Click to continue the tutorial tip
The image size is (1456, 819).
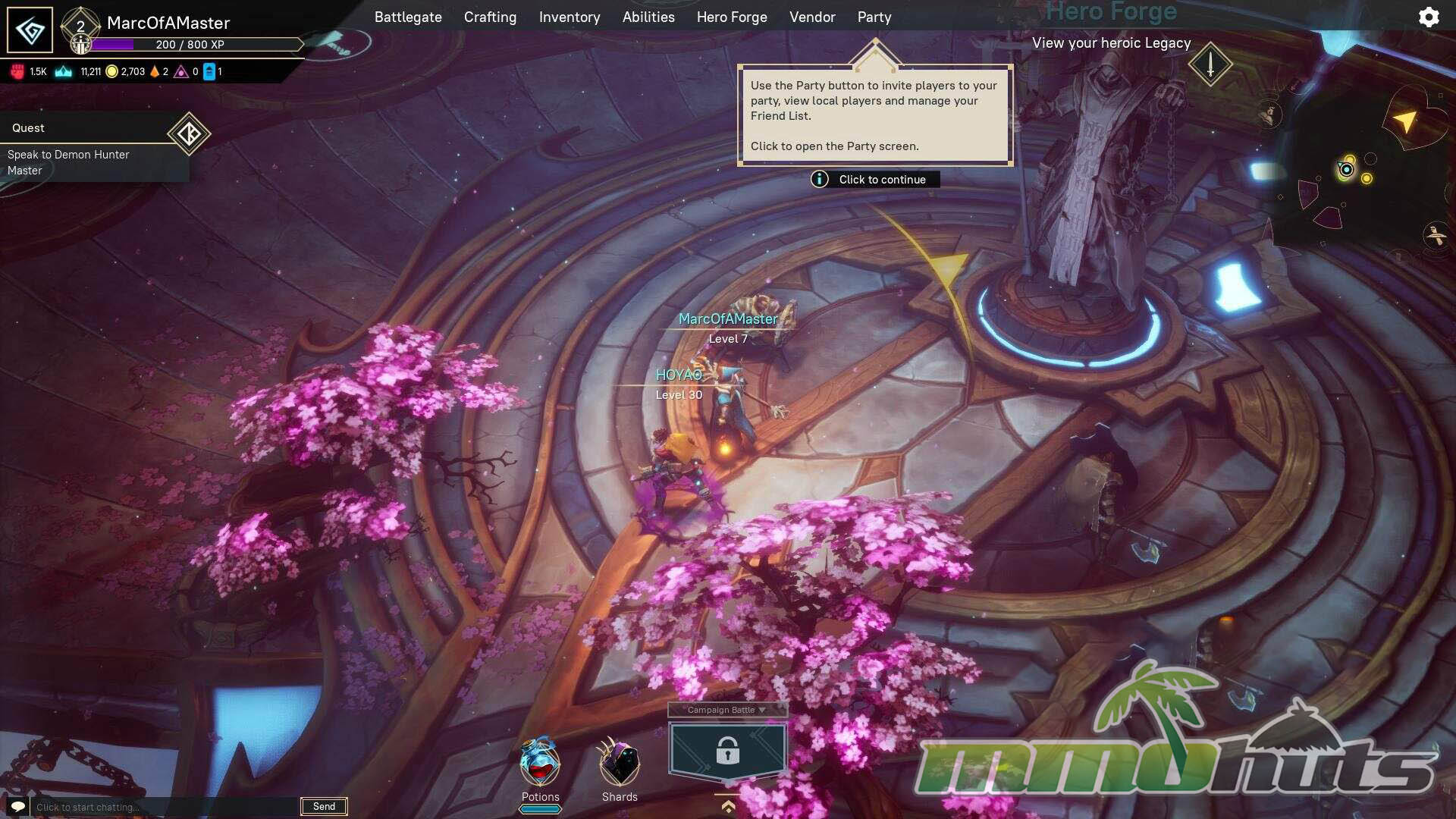point(875,179)
